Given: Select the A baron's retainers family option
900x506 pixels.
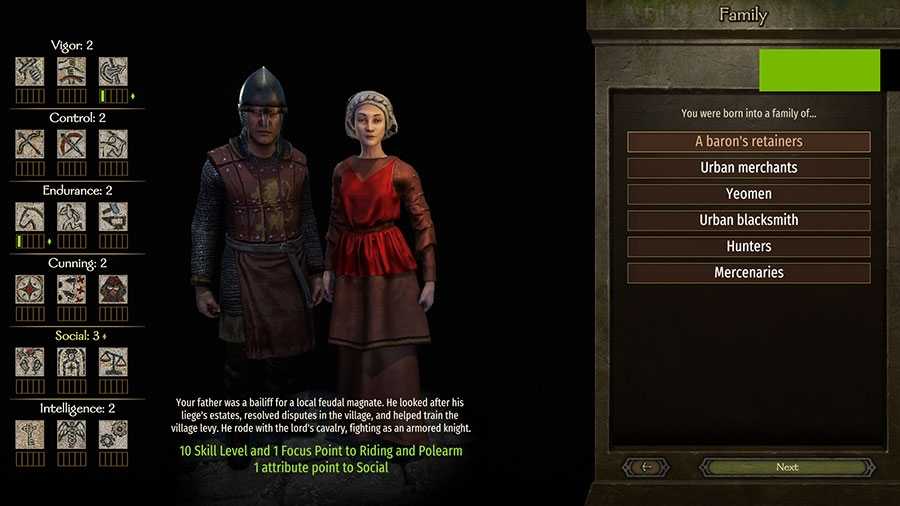Looking at the screenshot, I should pos(748,142).
